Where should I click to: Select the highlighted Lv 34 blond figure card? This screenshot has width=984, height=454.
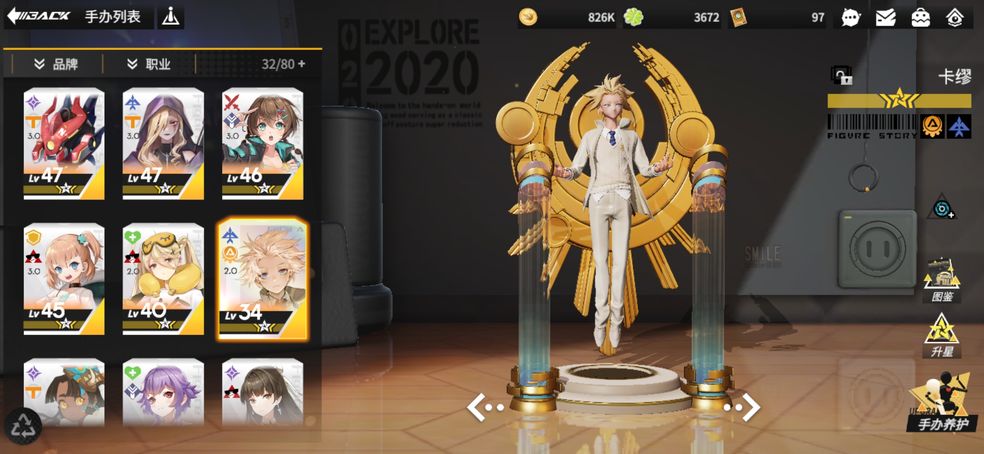262,279
